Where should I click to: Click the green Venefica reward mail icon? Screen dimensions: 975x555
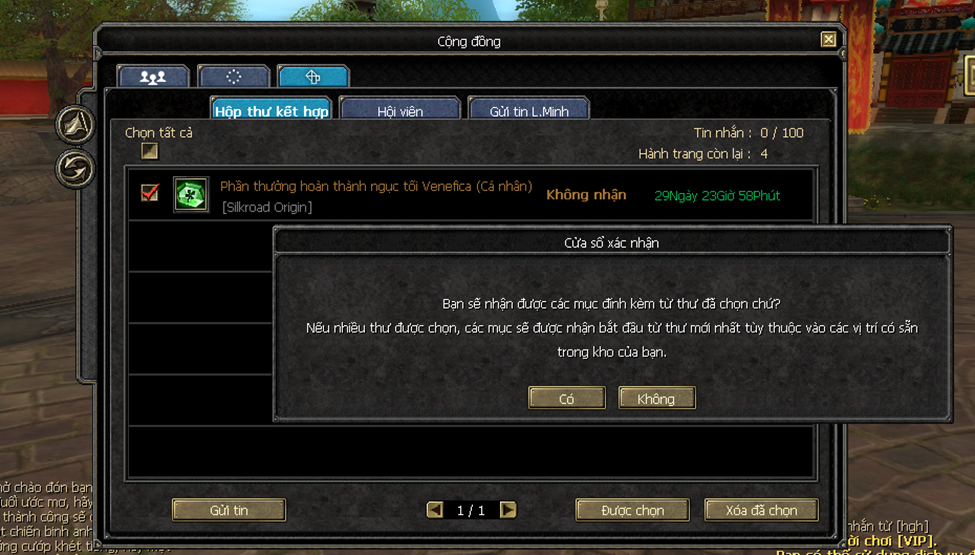pyautogui.click(x=191, y=195)
